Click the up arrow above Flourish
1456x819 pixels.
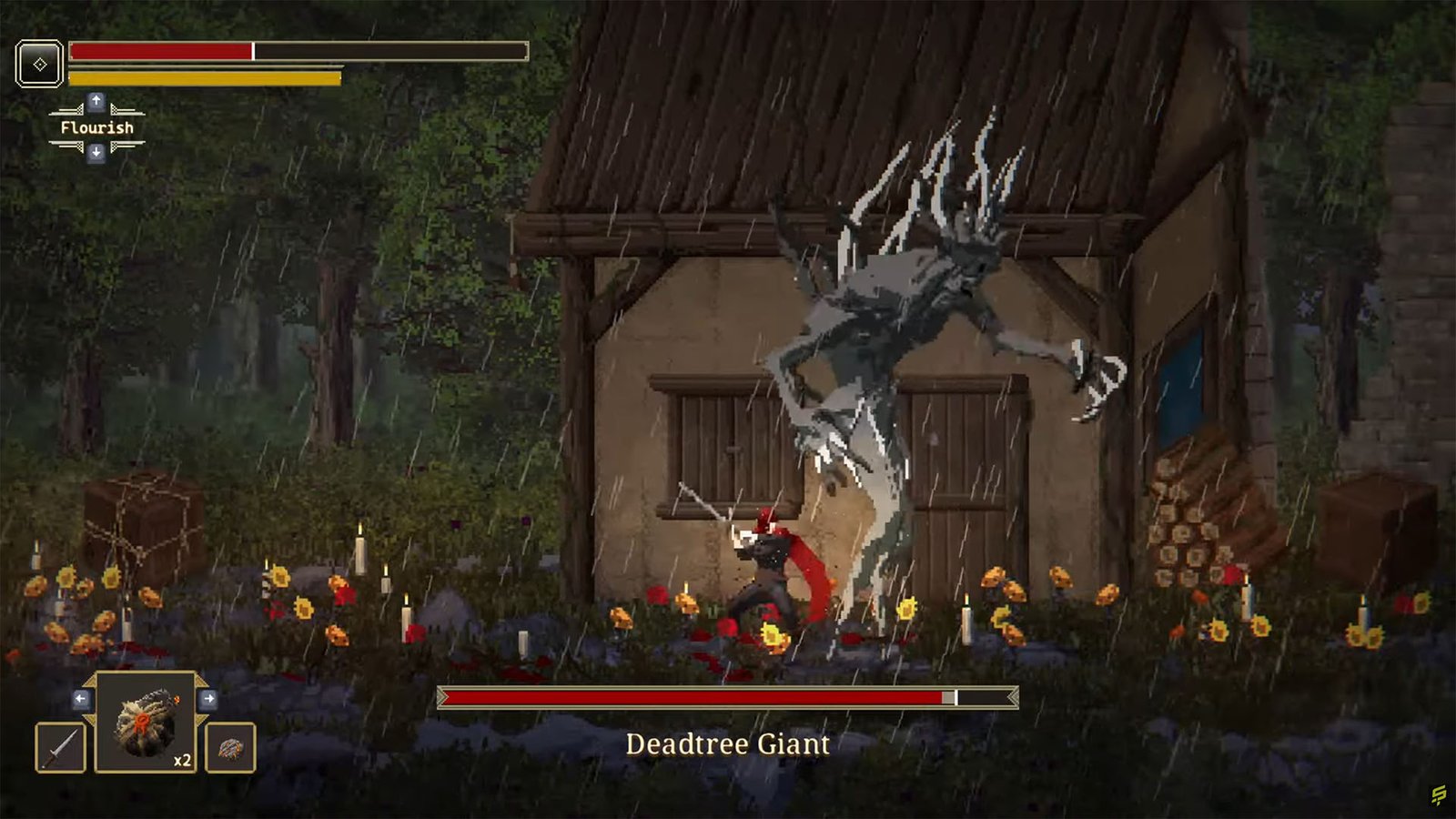tap(96, 103)
